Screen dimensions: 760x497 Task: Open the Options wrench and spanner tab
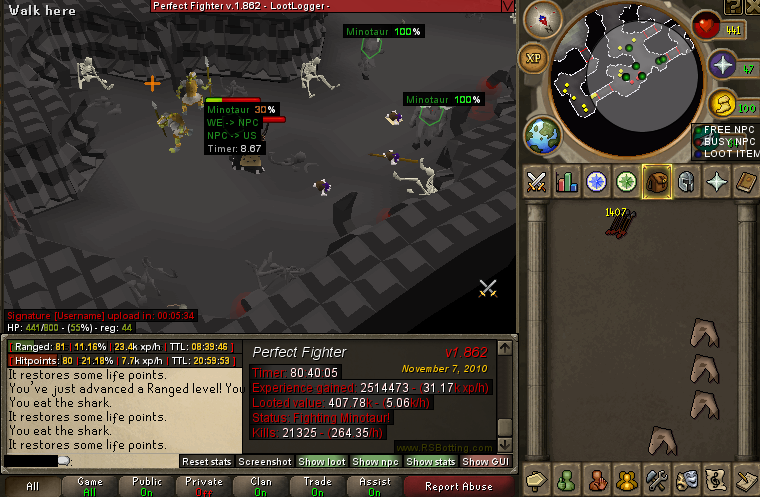point(657,479)
